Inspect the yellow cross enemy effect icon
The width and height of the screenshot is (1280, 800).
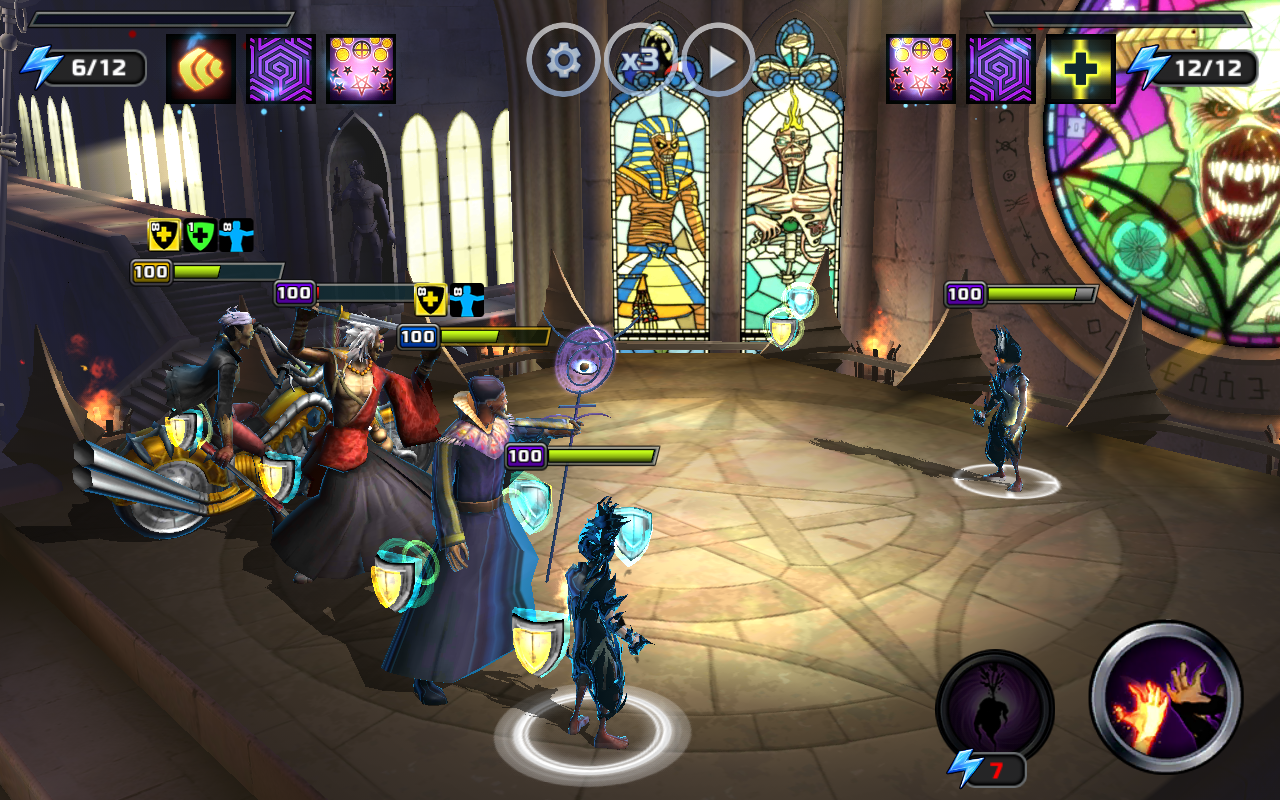point(1081,69)
